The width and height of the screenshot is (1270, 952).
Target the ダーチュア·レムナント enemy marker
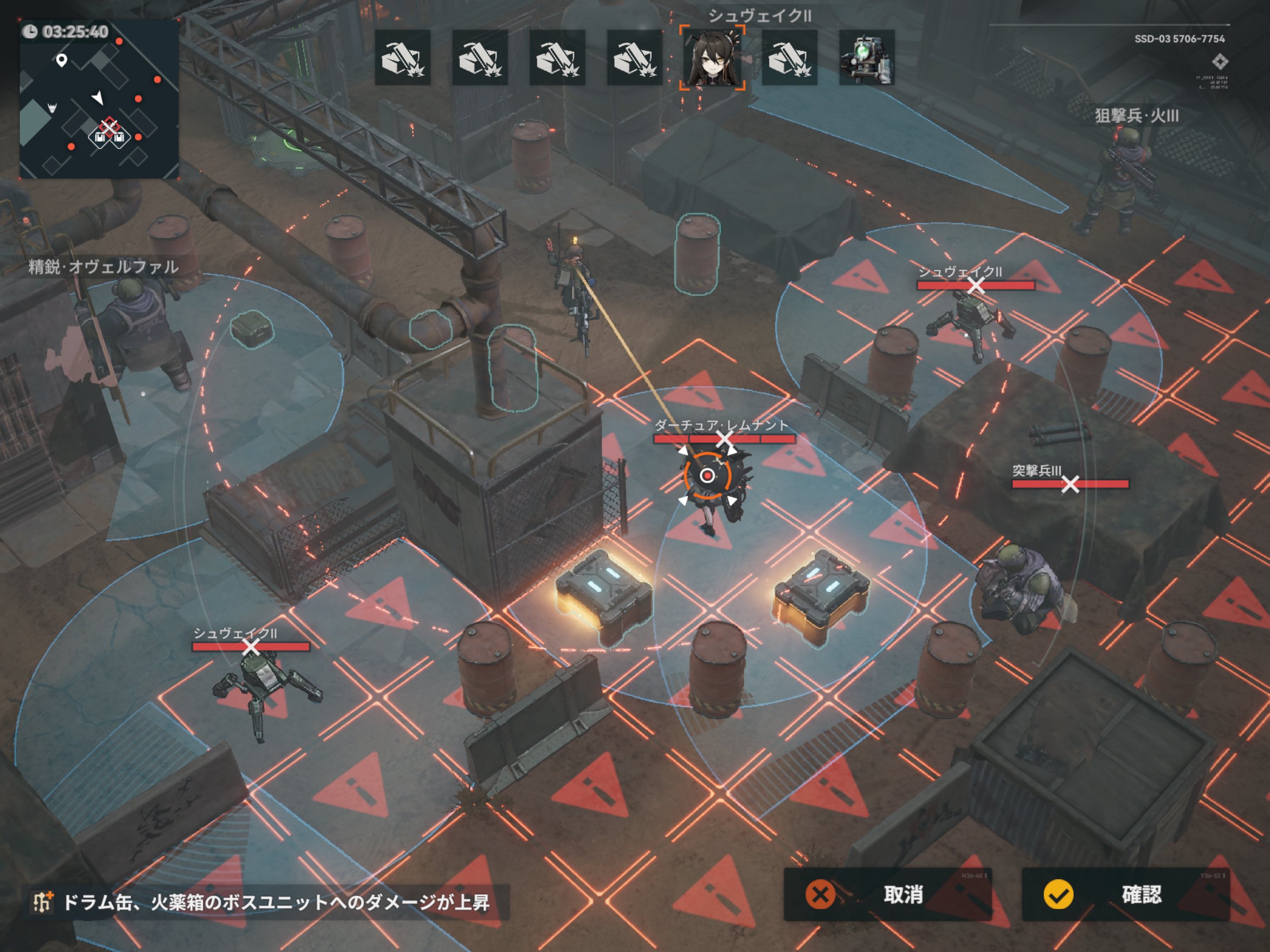coord(724,439)
